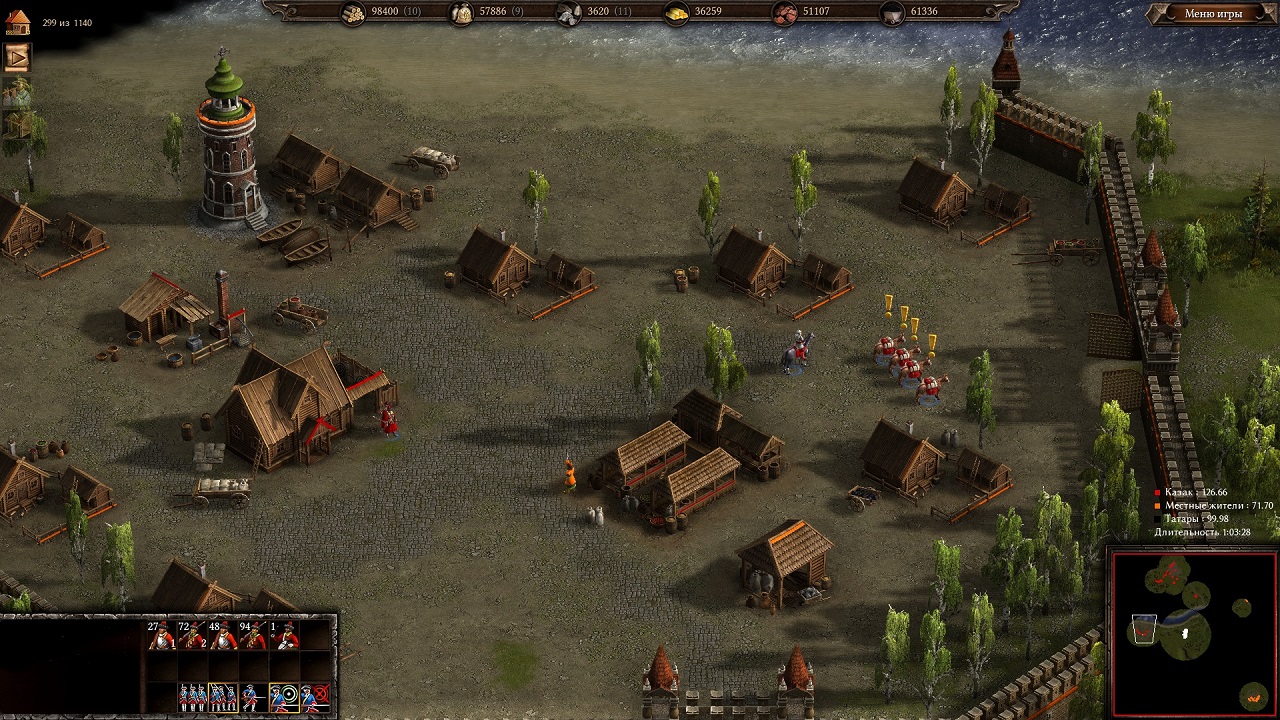
Task: Choose the three-soldier line formation
Action: [x=192, y=697]
